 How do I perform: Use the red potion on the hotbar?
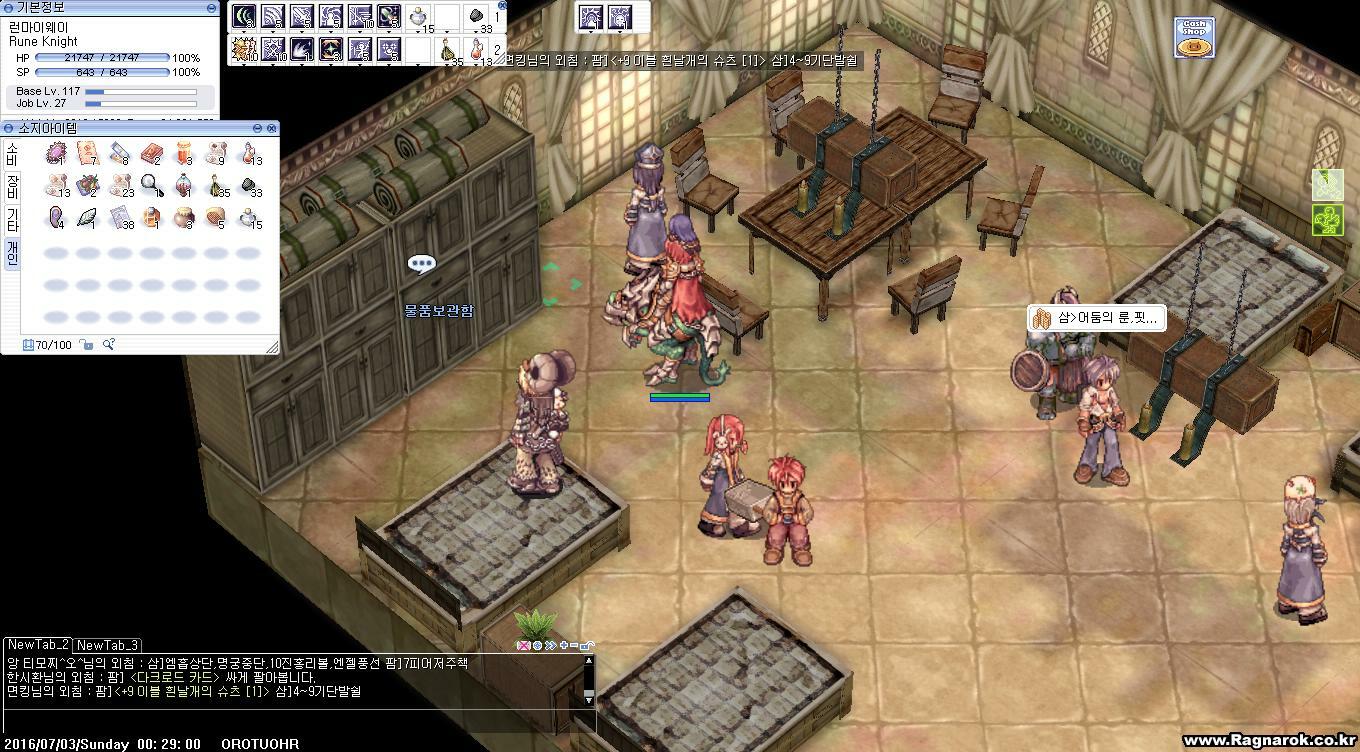point(478,50)
